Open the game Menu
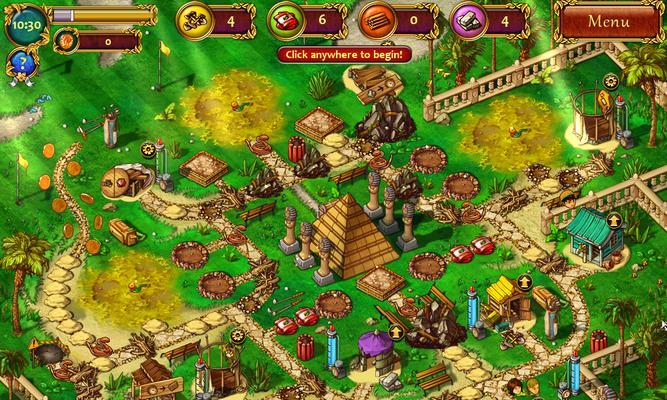Image resolution: width=667 pixels, height=400 pixels. click(x=608, y=21)
